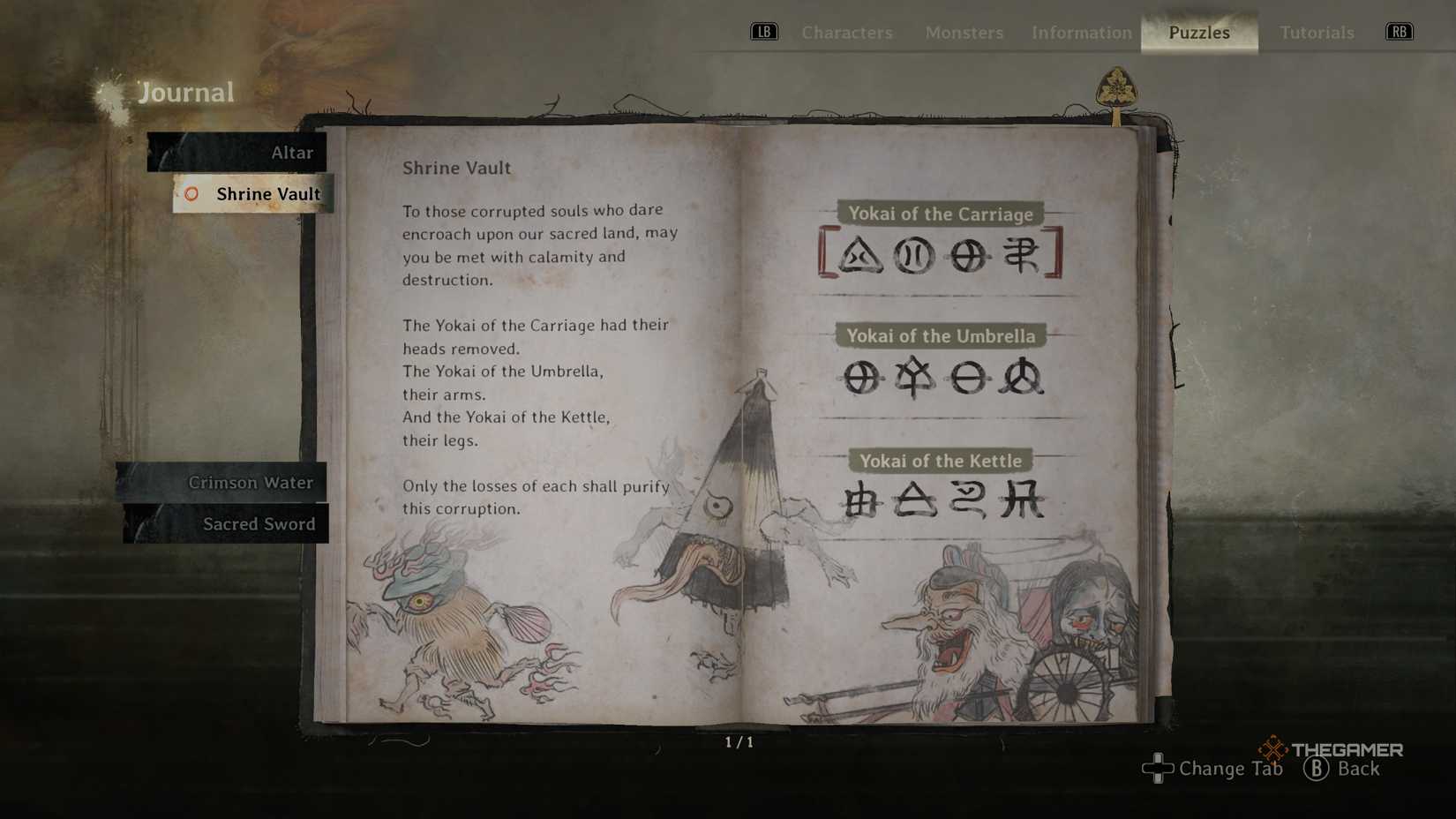The image size is (1456, 819).
Task: Choose the Crimson Water entry
Action: [224, 483]
